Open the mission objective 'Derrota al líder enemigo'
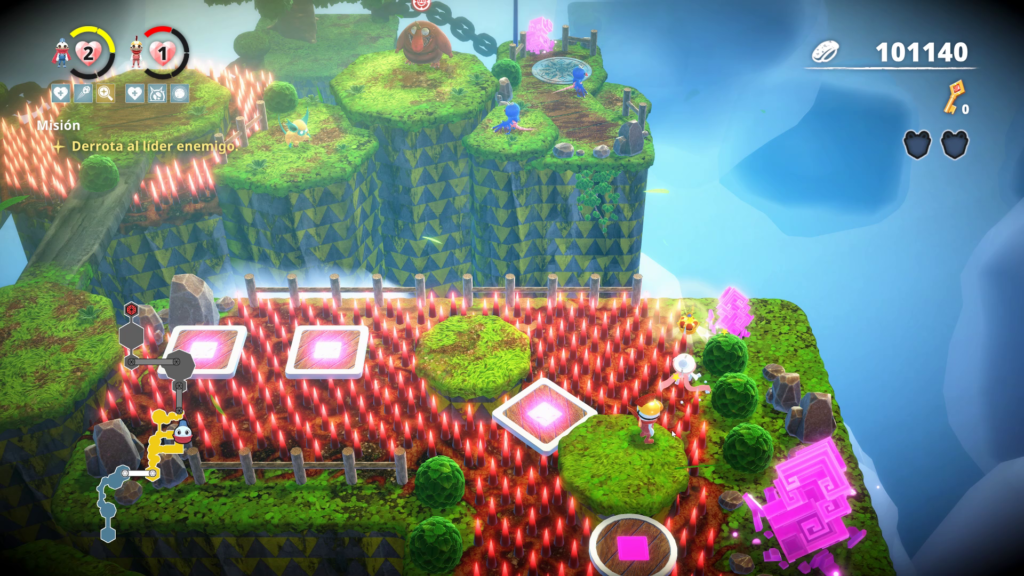The image size is (1024, 576). tap(152, 146)
